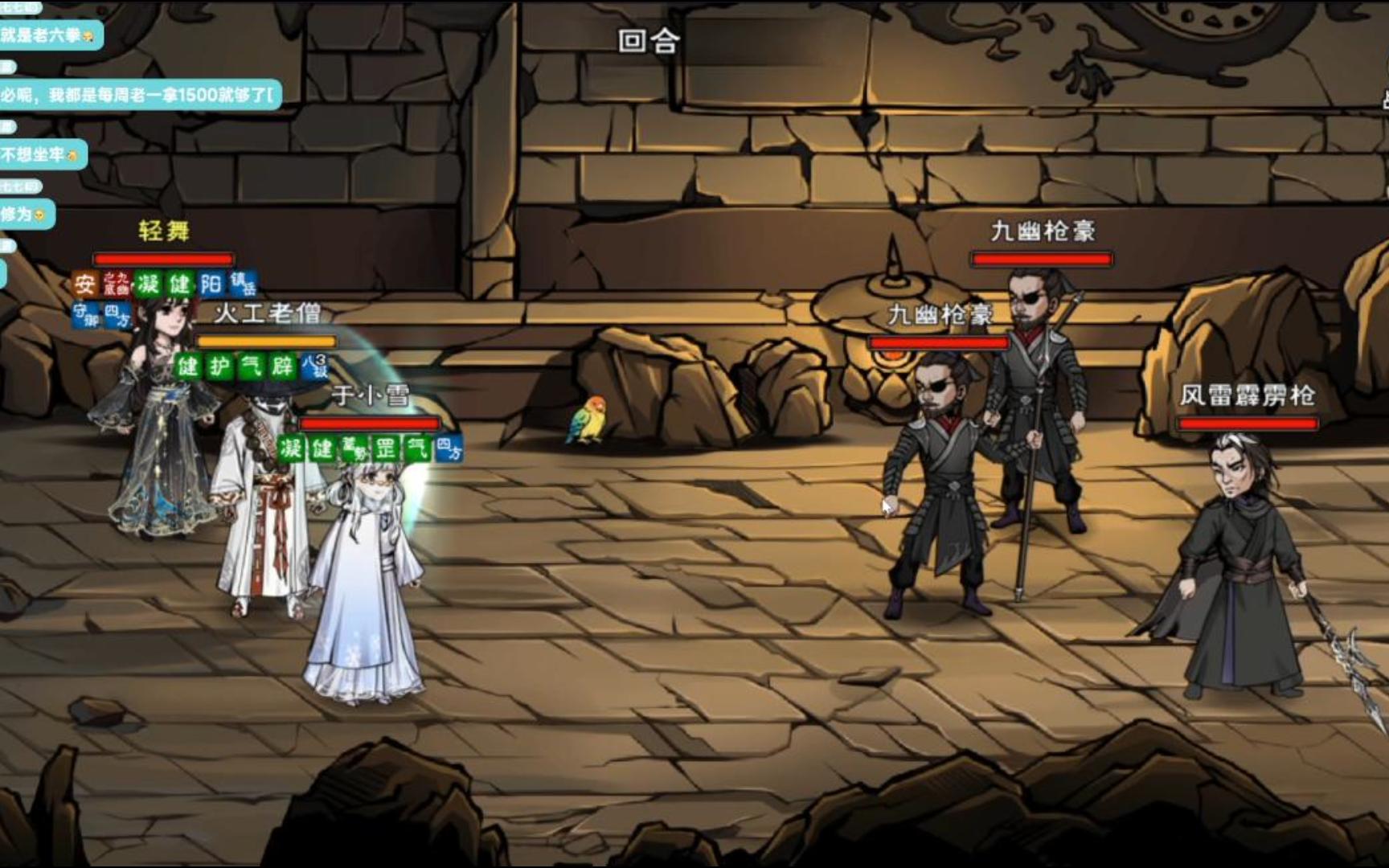The height and width of the screenshot is (868, 1389).
Task: Check 轻舞's blue 镇岳 status icon
Action: click(242, 284)
